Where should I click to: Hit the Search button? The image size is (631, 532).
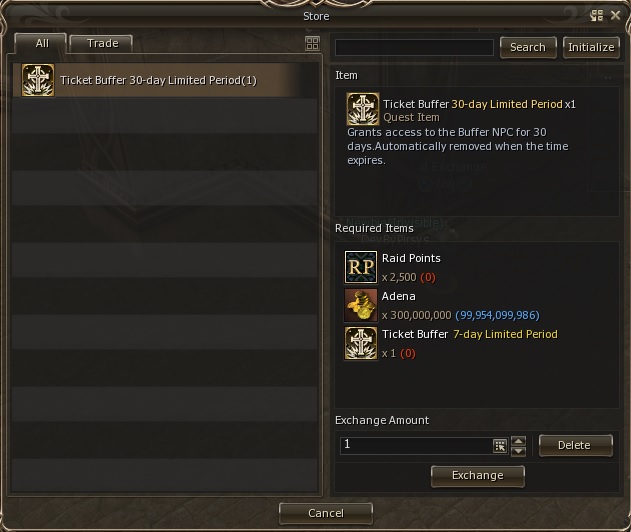point(527,47)
